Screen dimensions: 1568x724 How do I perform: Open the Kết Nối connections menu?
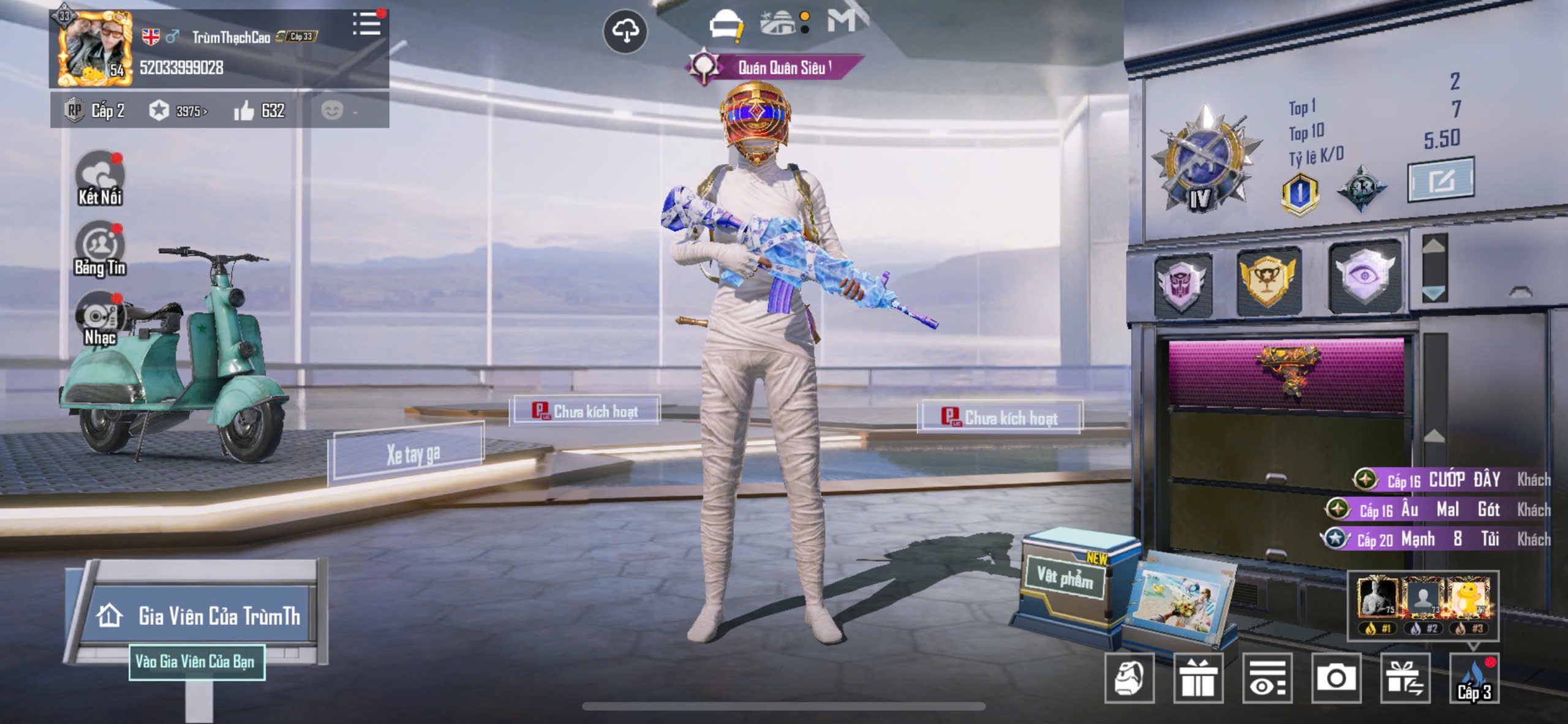(x=100, y=178)
